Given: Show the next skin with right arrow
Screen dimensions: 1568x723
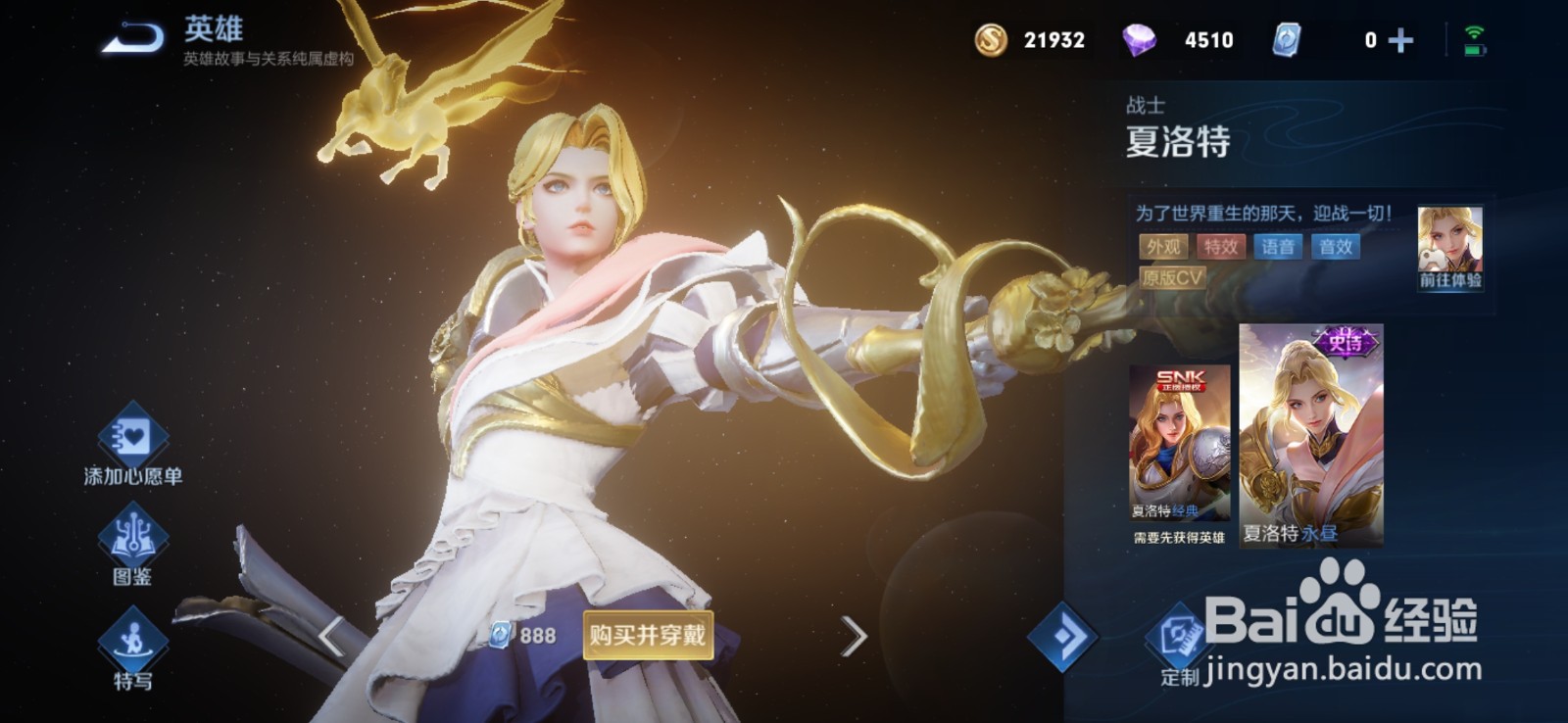Looking at the screenshot, I should click(x=854, y=636).
